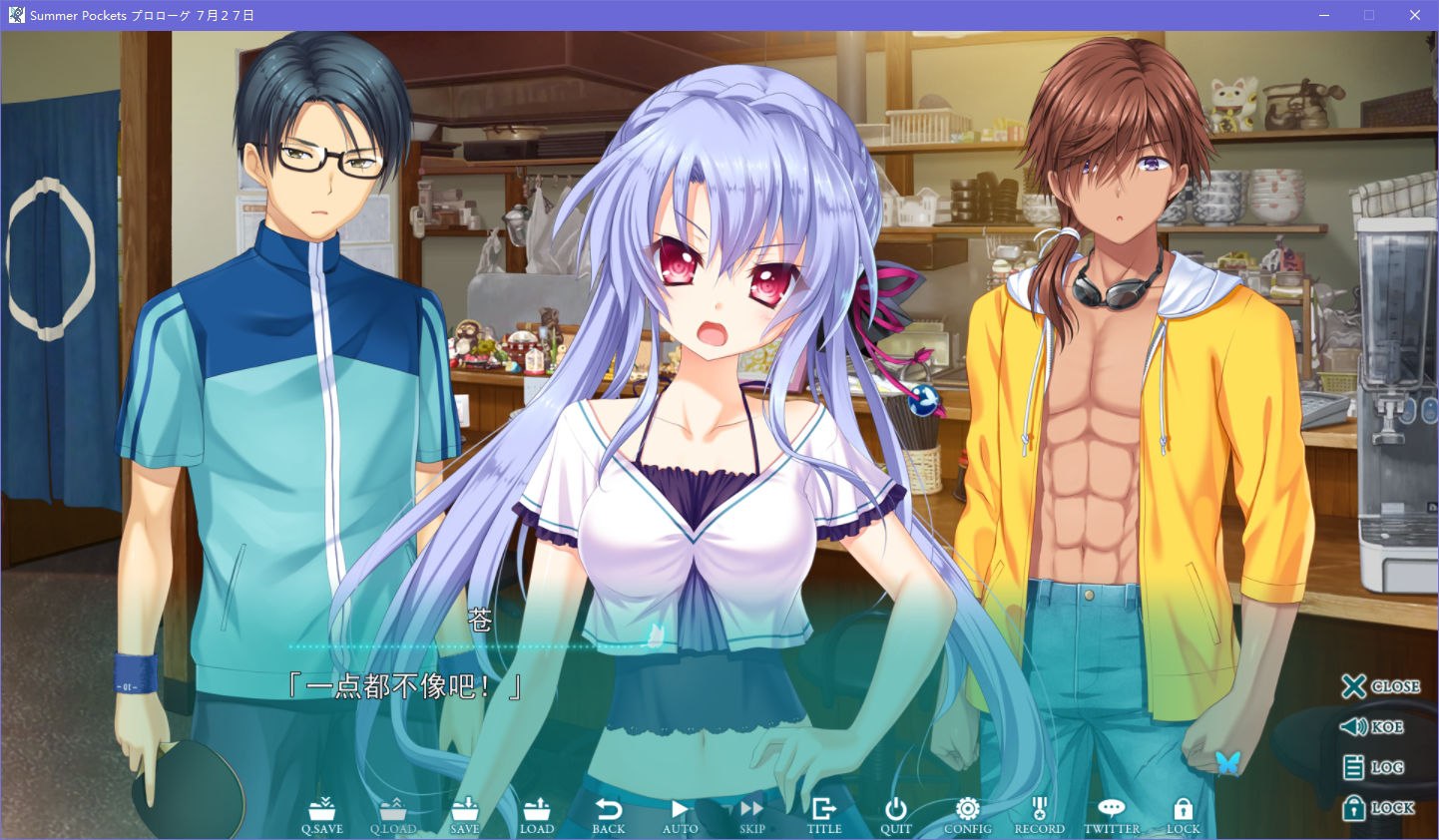Image resolution: width=1439 pixels, height=840 pixels.
Task: Select the Q.SAVE quick save icon
Action: click(321, 813)
